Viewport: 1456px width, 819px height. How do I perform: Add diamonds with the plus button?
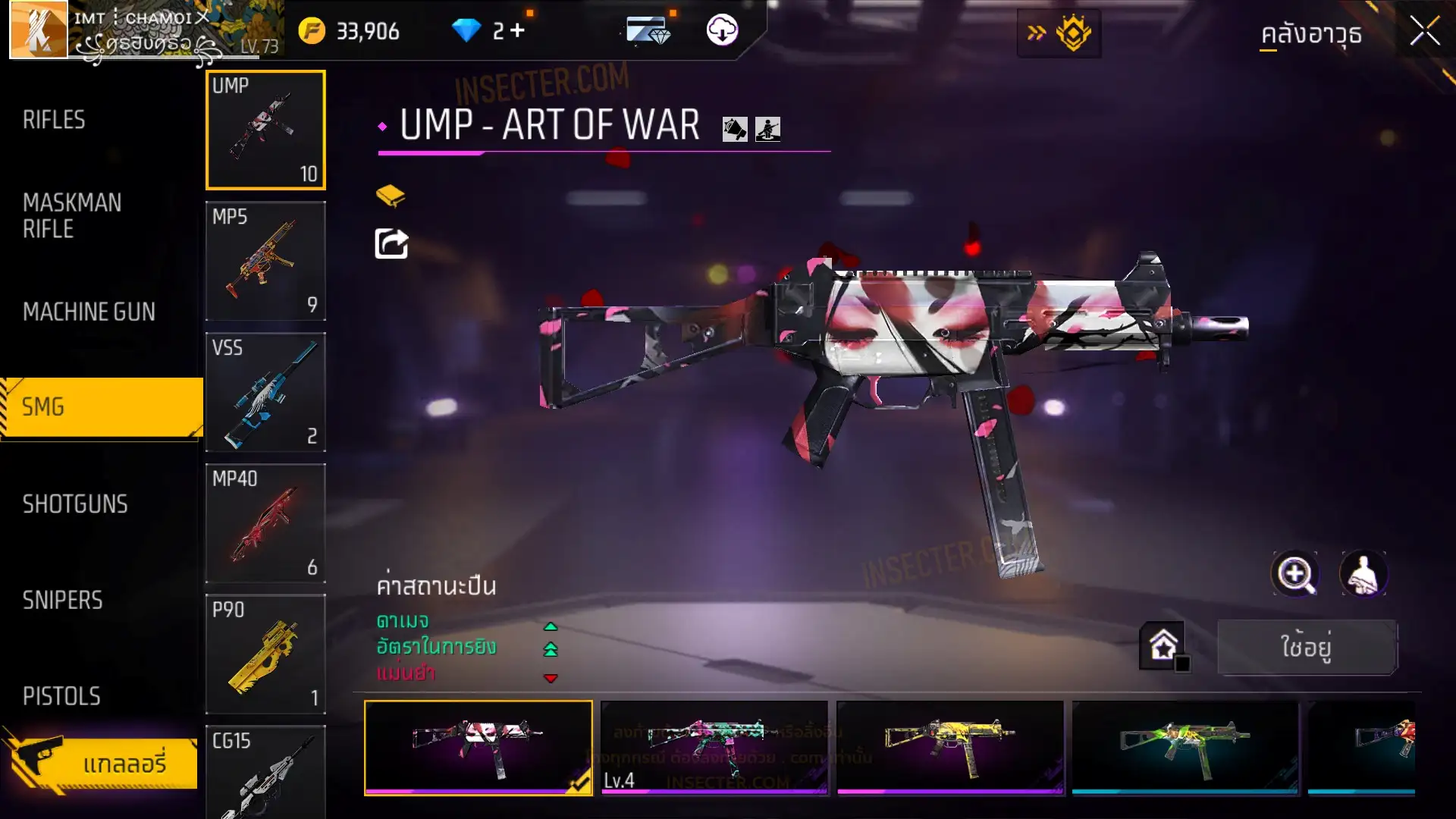click(518, 30)
